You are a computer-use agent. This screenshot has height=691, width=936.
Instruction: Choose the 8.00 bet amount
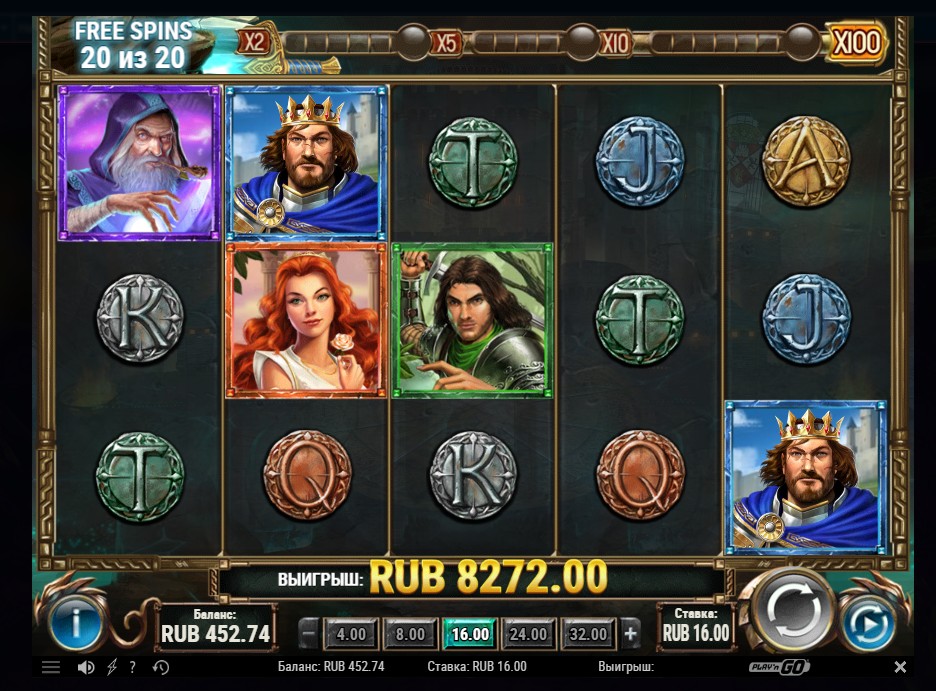point(410,634)
